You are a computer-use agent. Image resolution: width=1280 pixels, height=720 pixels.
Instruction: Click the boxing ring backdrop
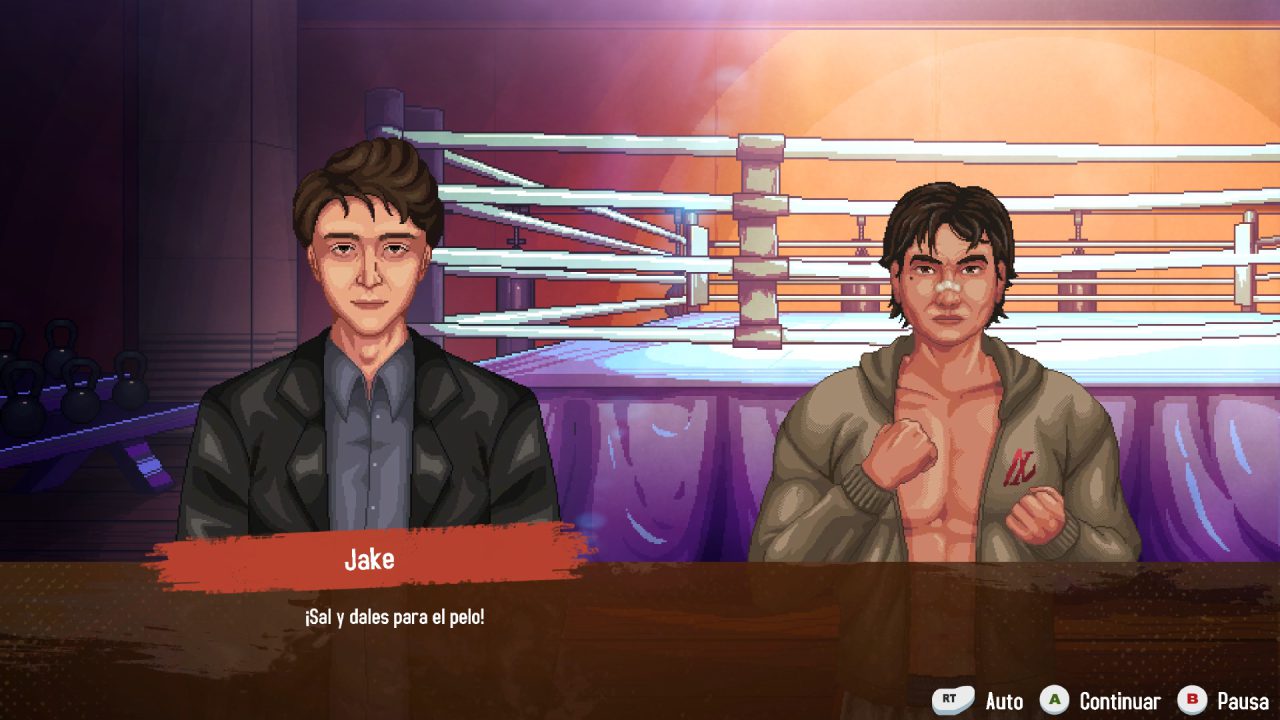pyautogui.click(x=700, y=250)
